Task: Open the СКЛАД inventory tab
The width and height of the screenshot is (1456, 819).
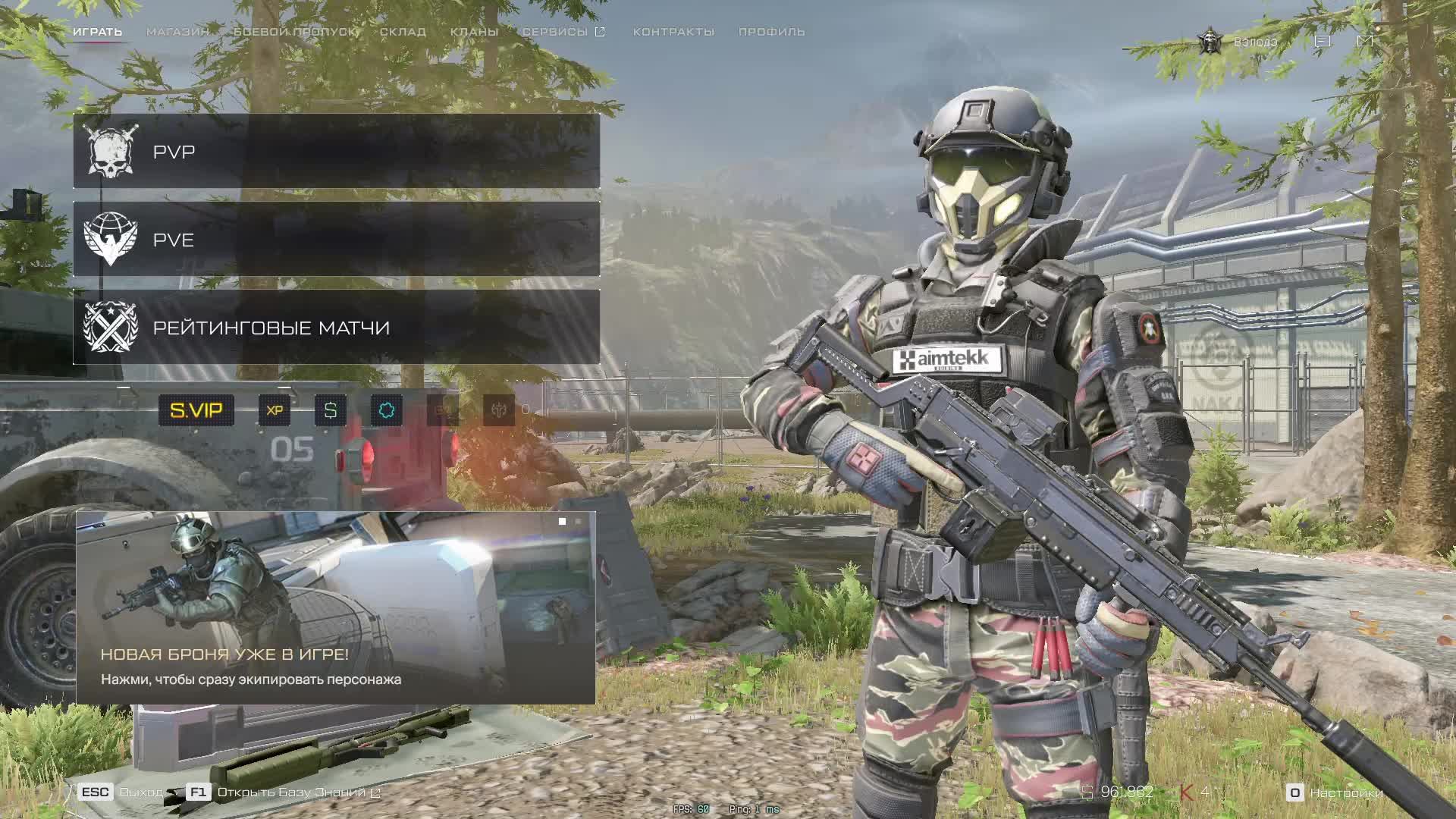Action: click(x=403, y=32)
